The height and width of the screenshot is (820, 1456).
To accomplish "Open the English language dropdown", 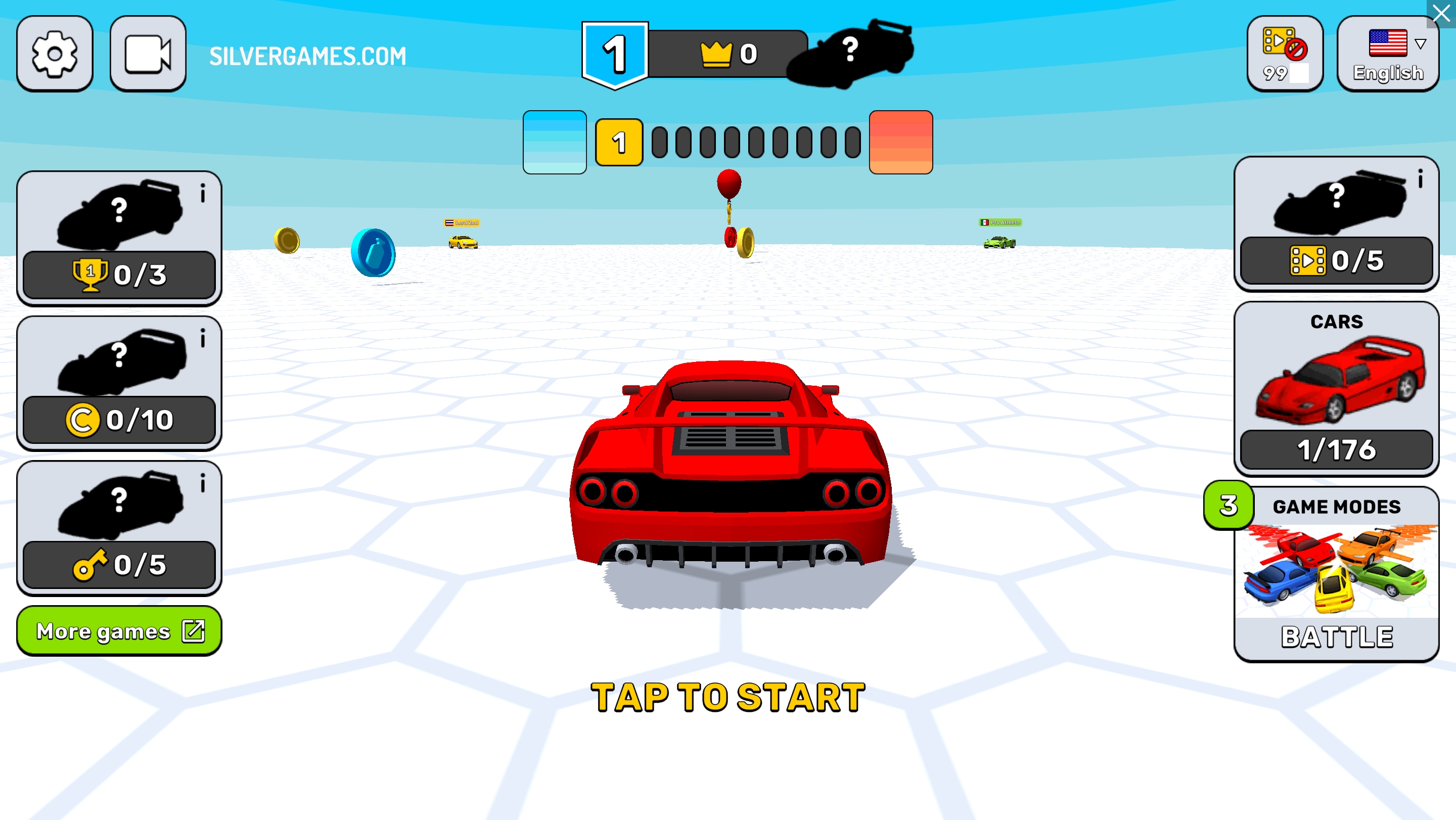I will pyautogui.click(x=1388, y=54).
